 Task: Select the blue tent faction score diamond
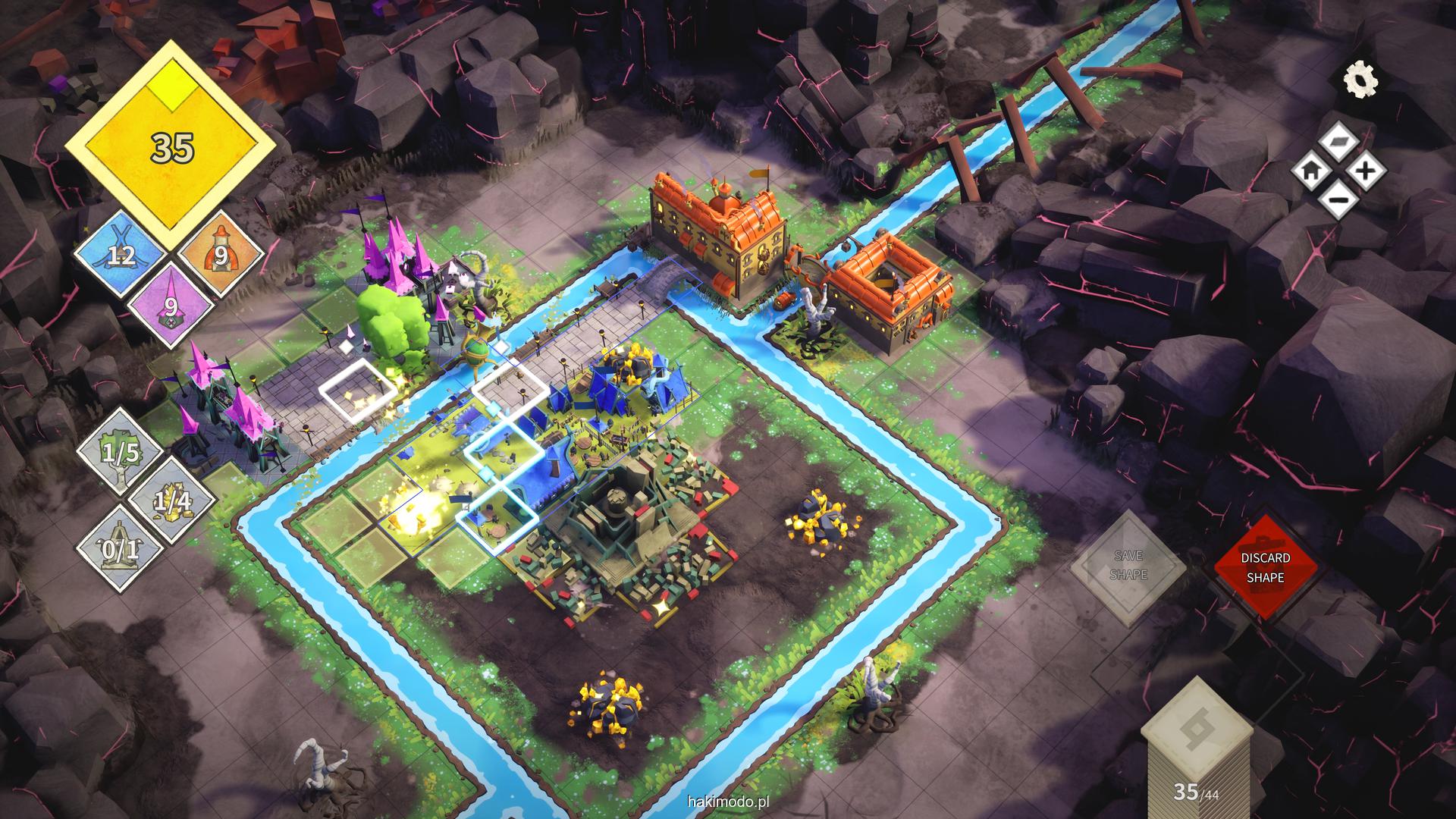tap(121, 256)
